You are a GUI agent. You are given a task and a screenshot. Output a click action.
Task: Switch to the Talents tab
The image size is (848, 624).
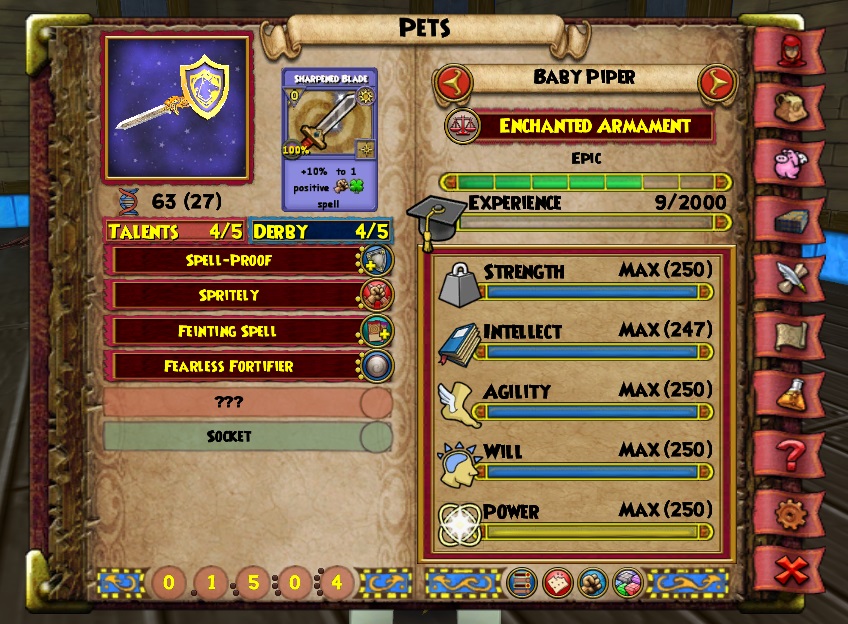[174, 231]
